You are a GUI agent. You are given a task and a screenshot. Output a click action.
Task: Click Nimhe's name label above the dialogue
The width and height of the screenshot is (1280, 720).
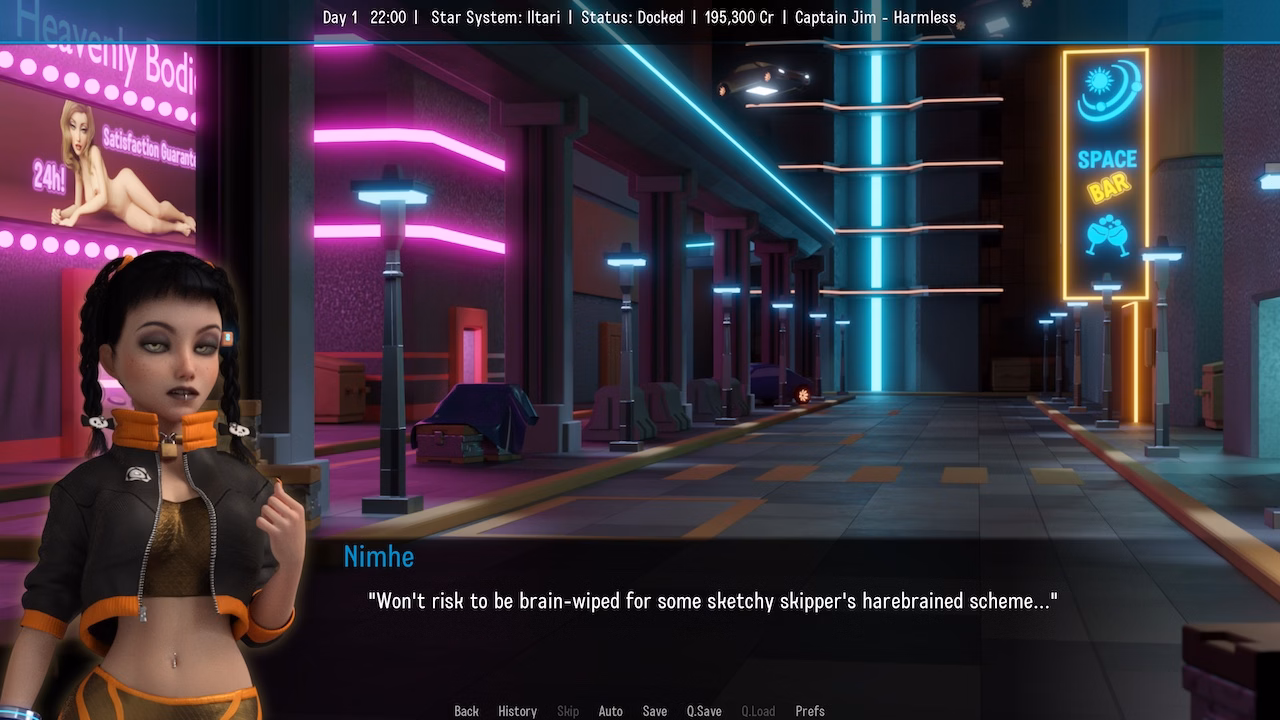coord(378,557)
